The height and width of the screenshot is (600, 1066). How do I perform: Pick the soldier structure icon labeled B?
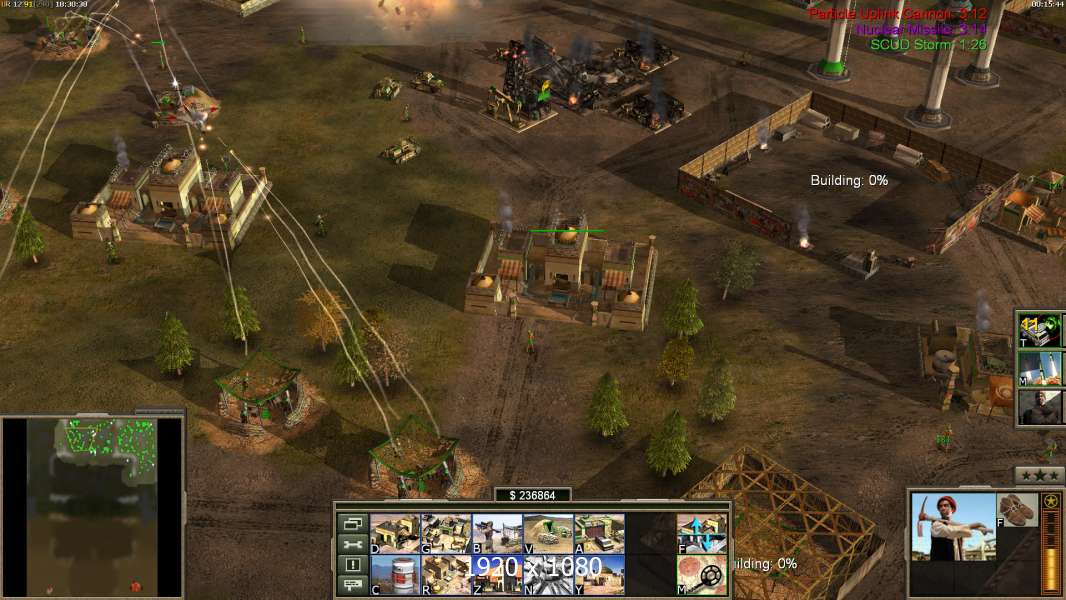[x=497, y=534]
